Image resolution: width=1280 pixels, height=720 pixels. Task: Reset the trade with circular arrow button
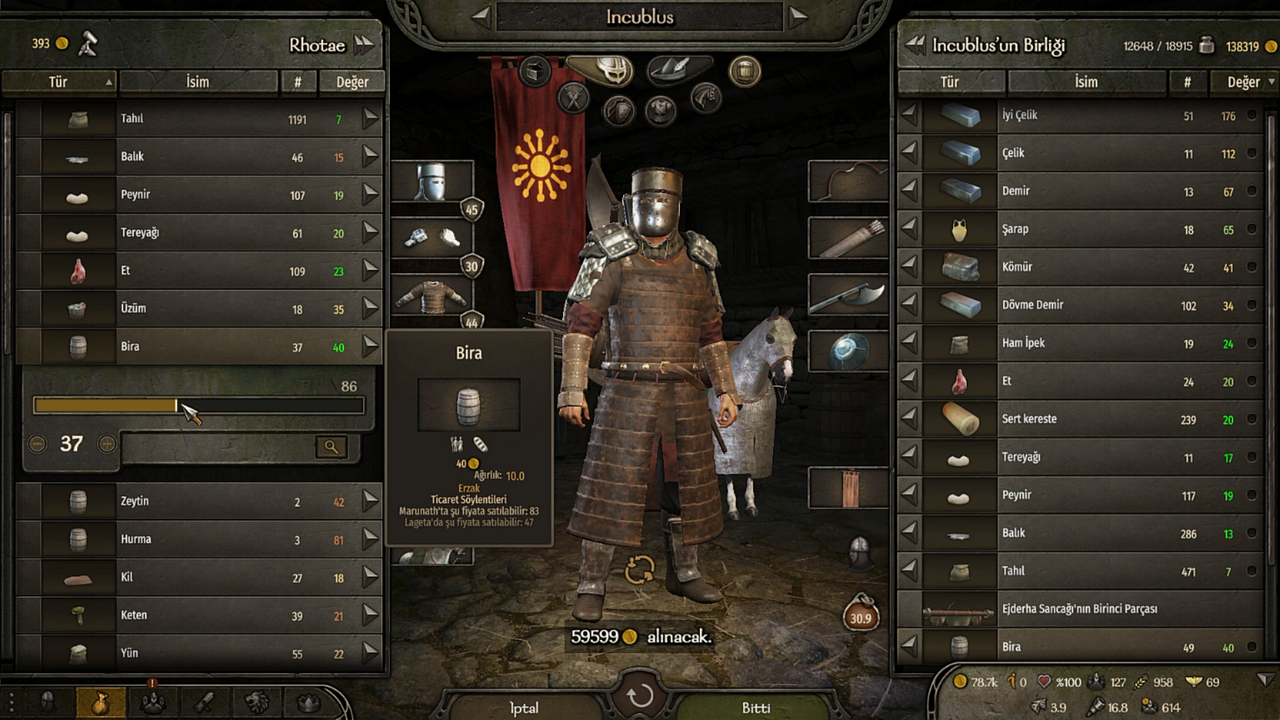pyautogui.click(x=640, y=696)
